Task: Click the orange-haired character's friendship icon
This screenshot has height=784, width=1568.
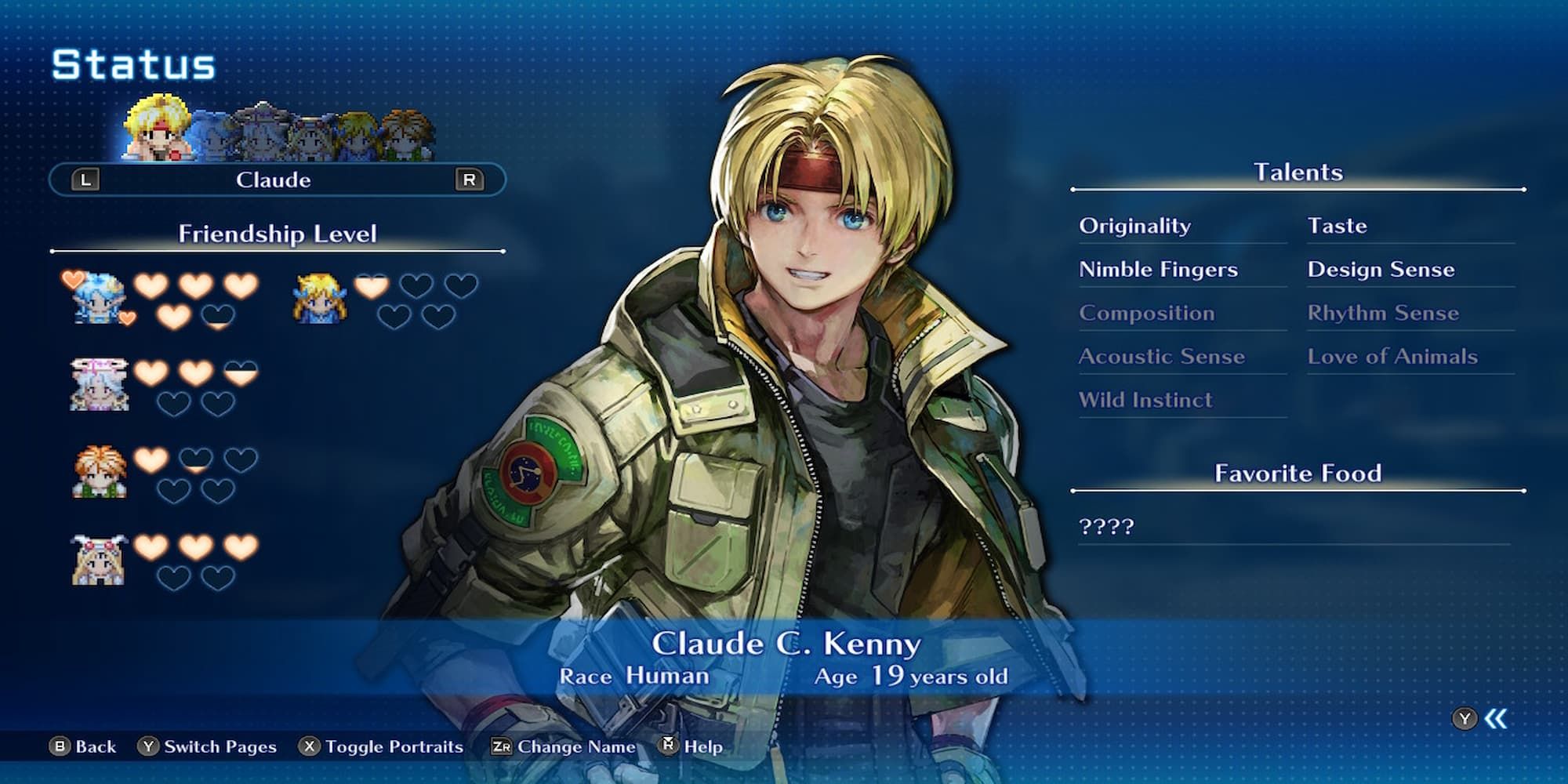Action: coord(99,473)
